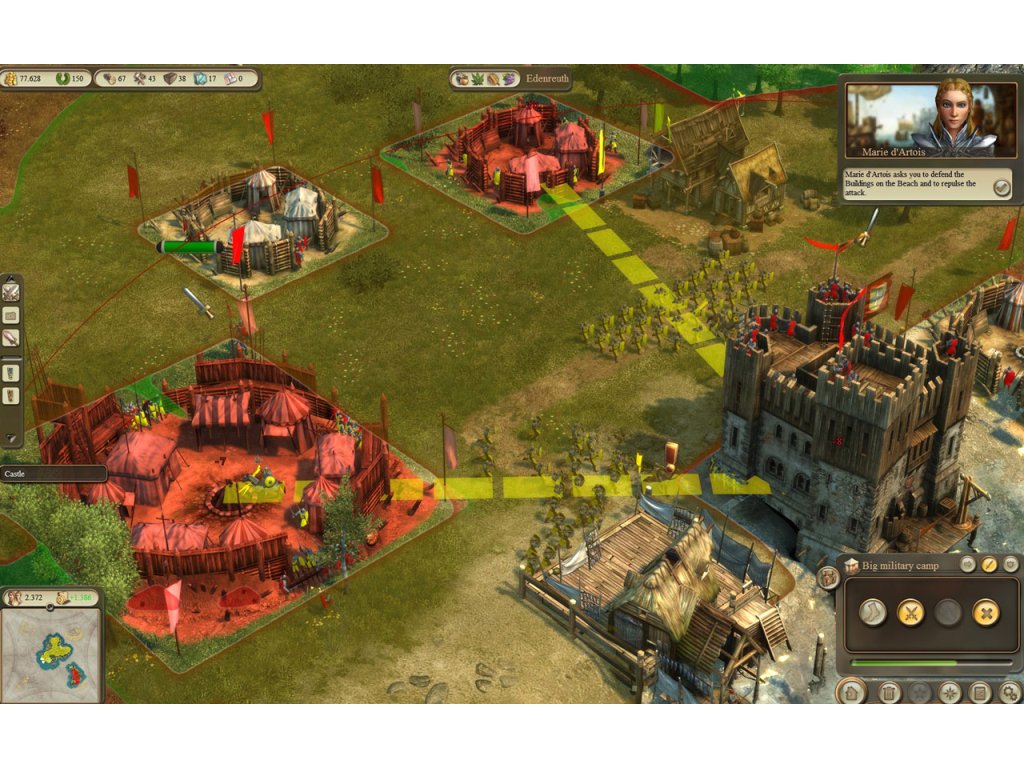Image resolution: width=1024 pixels, height=768 pixels.
Task: Select the crossed swords icon in the left sidebar
Action: coord(11,292)
